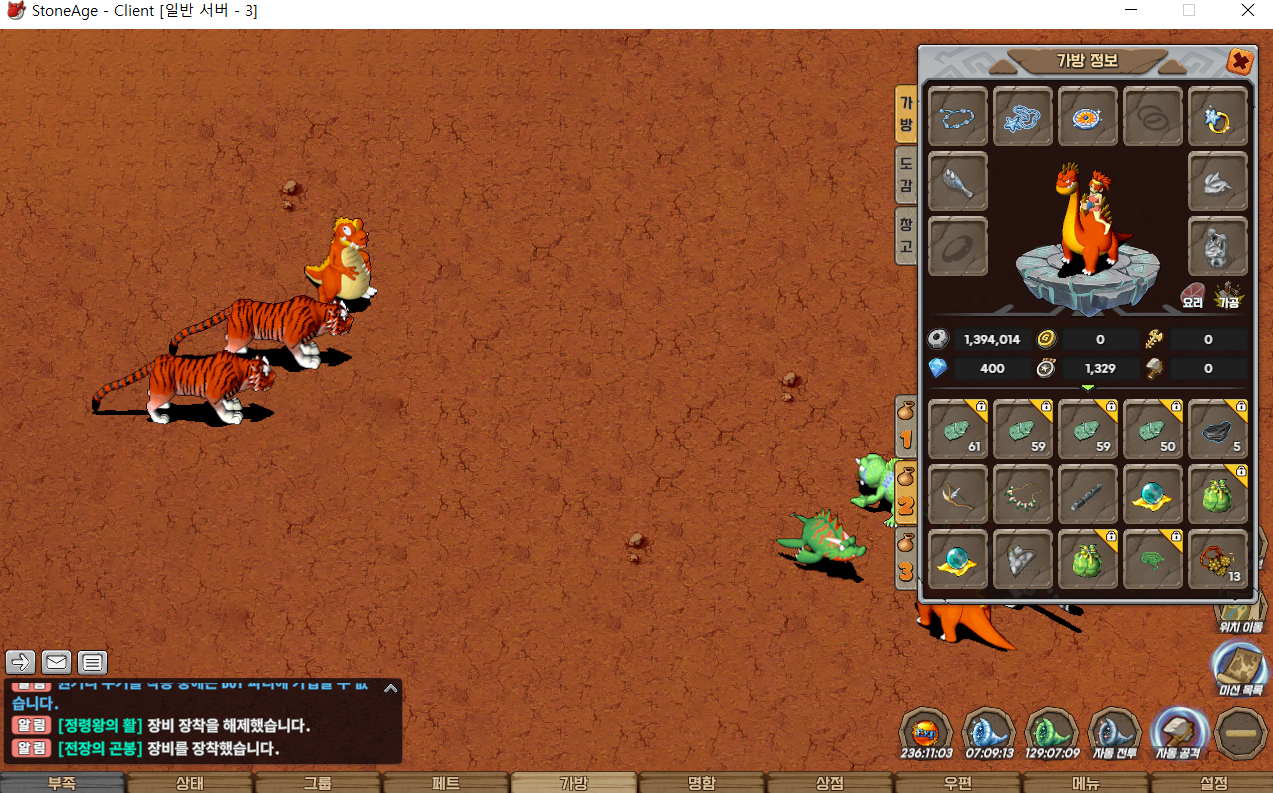Screen dimensions: 1273x793
Task: Switch to the 도감 side tab
Action: (905, 175)
